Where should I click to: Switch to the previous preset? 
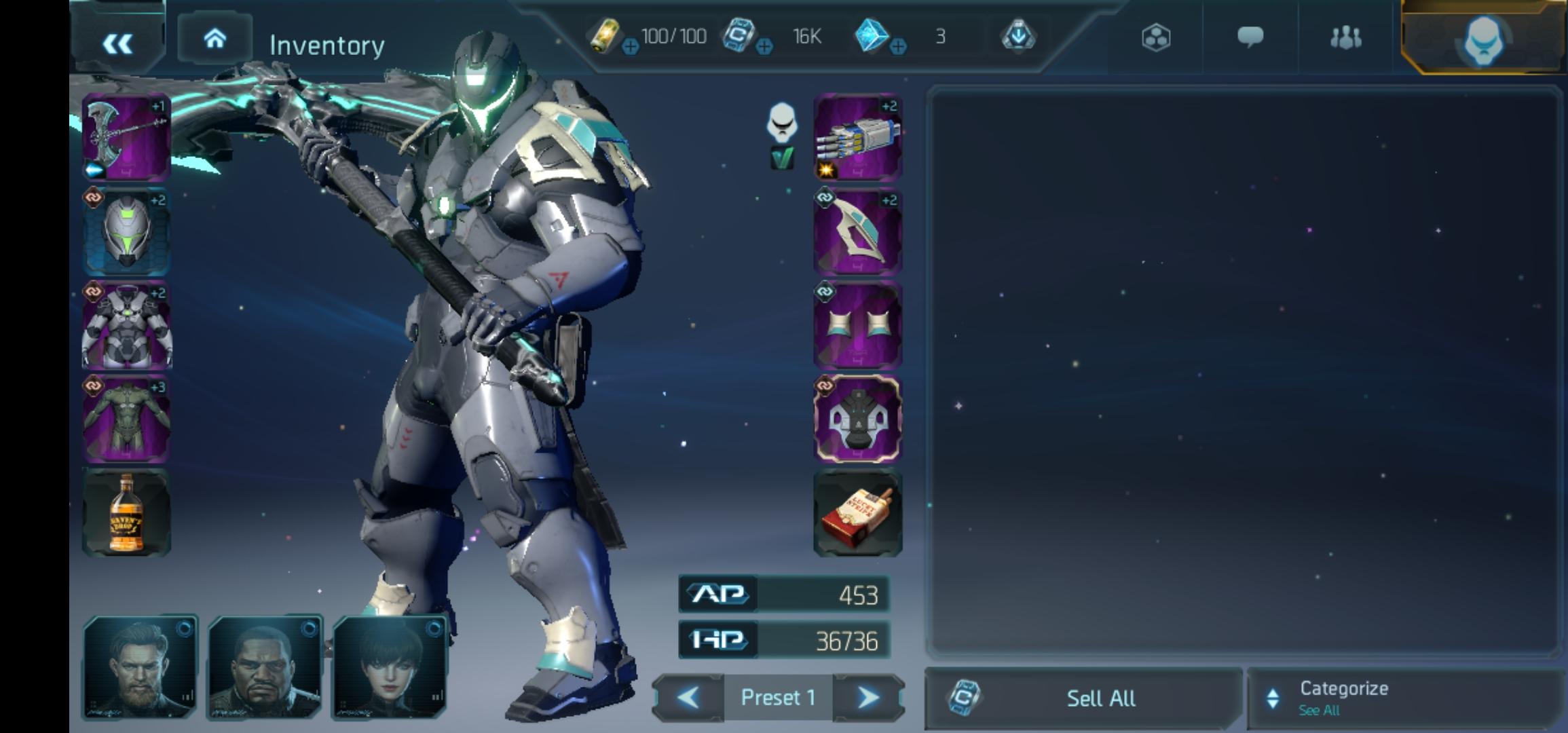[688, 698]
